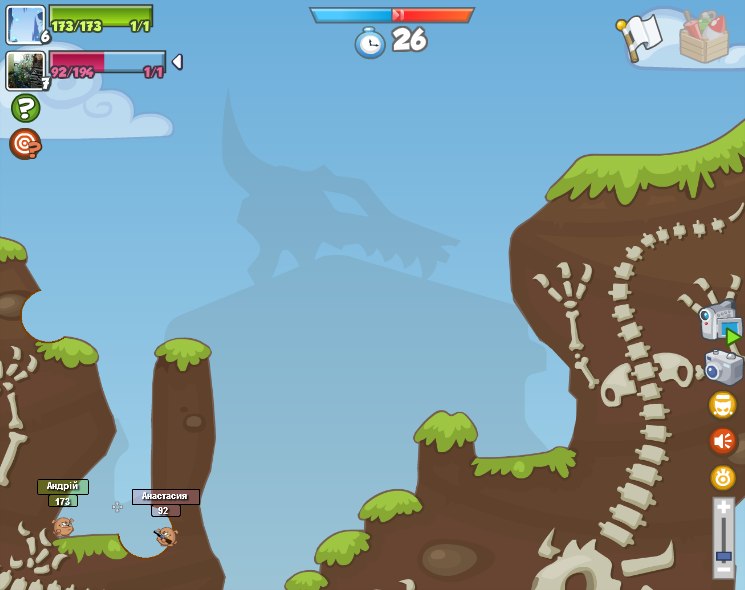The image size is (745, 590).
Task: Click the white surrender flag
Action: pos(641,34)
